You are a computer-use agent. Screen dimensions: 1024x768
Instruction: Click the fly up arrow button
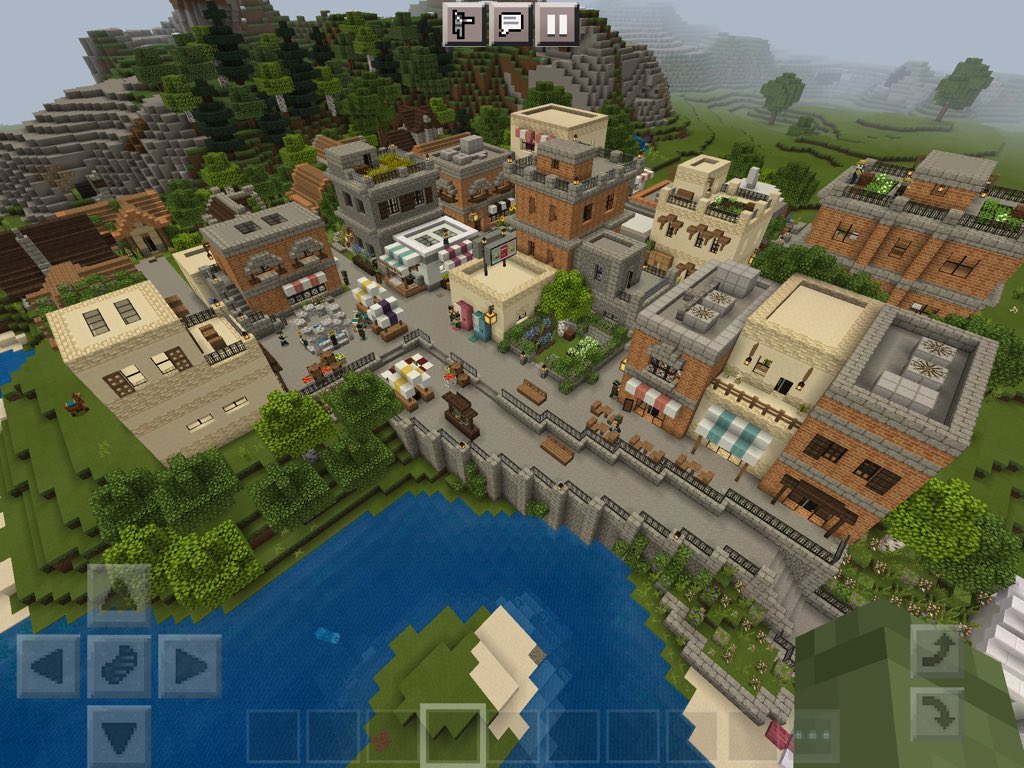[937, 652]
